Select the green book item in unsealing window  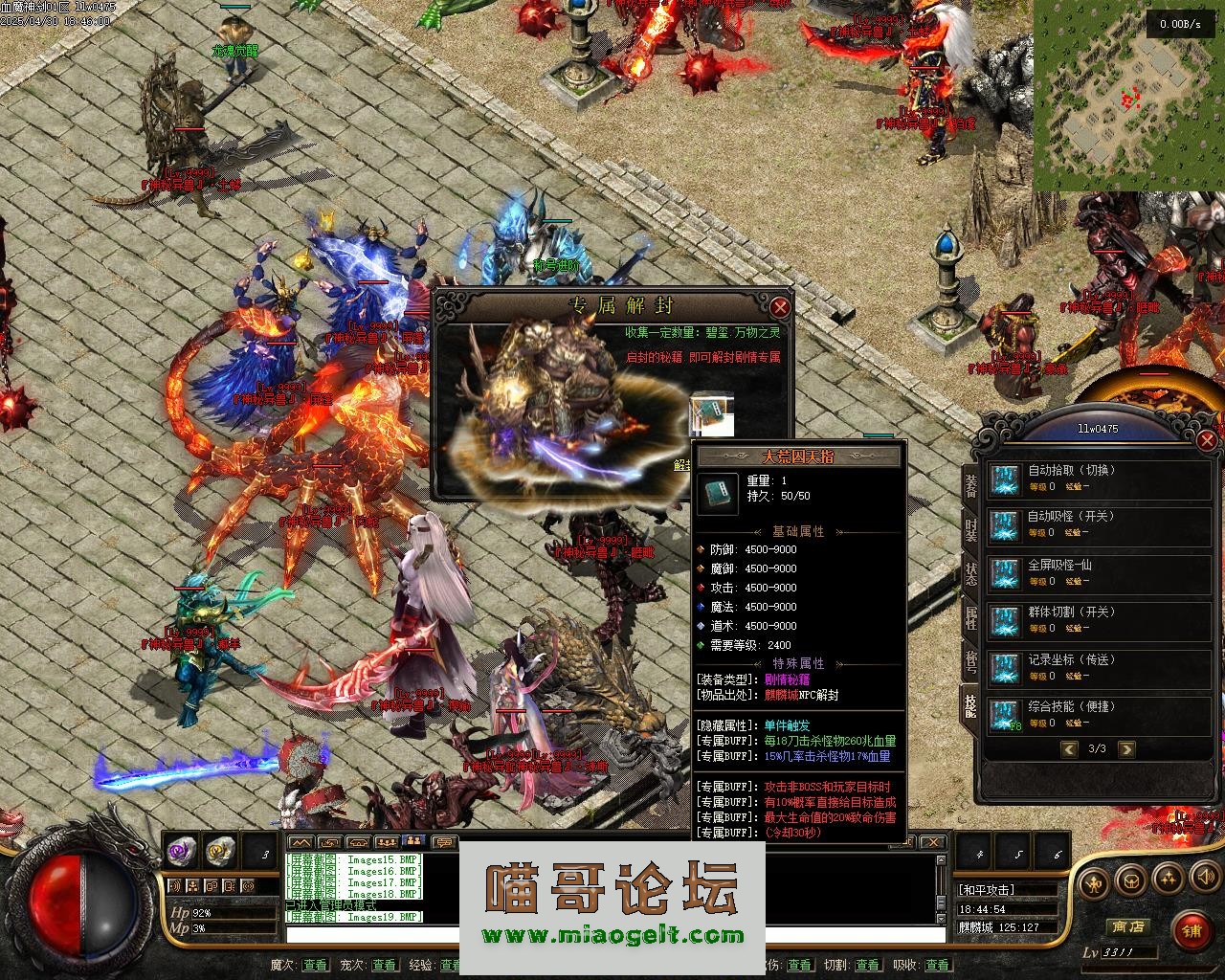[712, 412]
